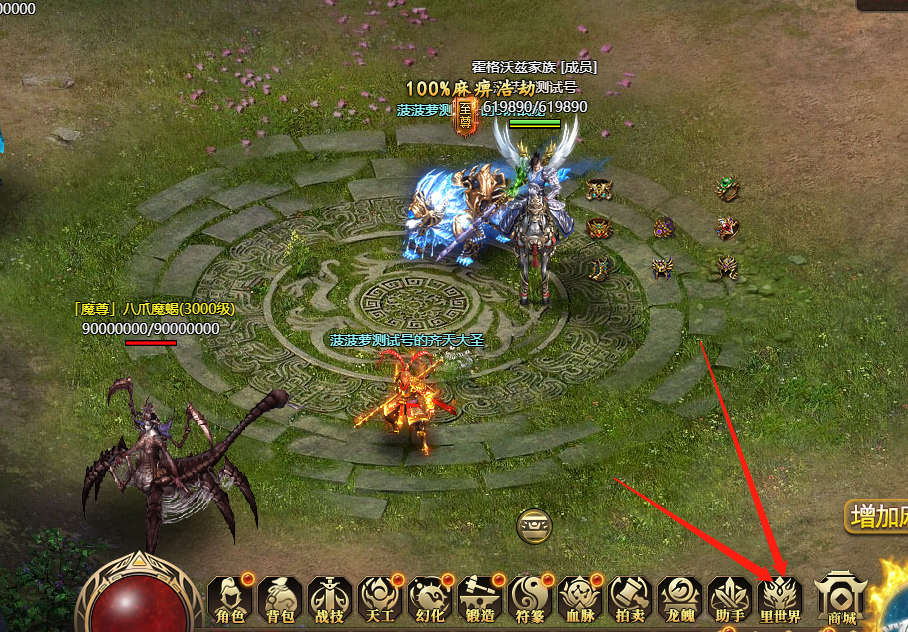This screenshot has height=632, width=908.
Task: Click the round gold icon above the toolbar
Action: coord(532,525)
